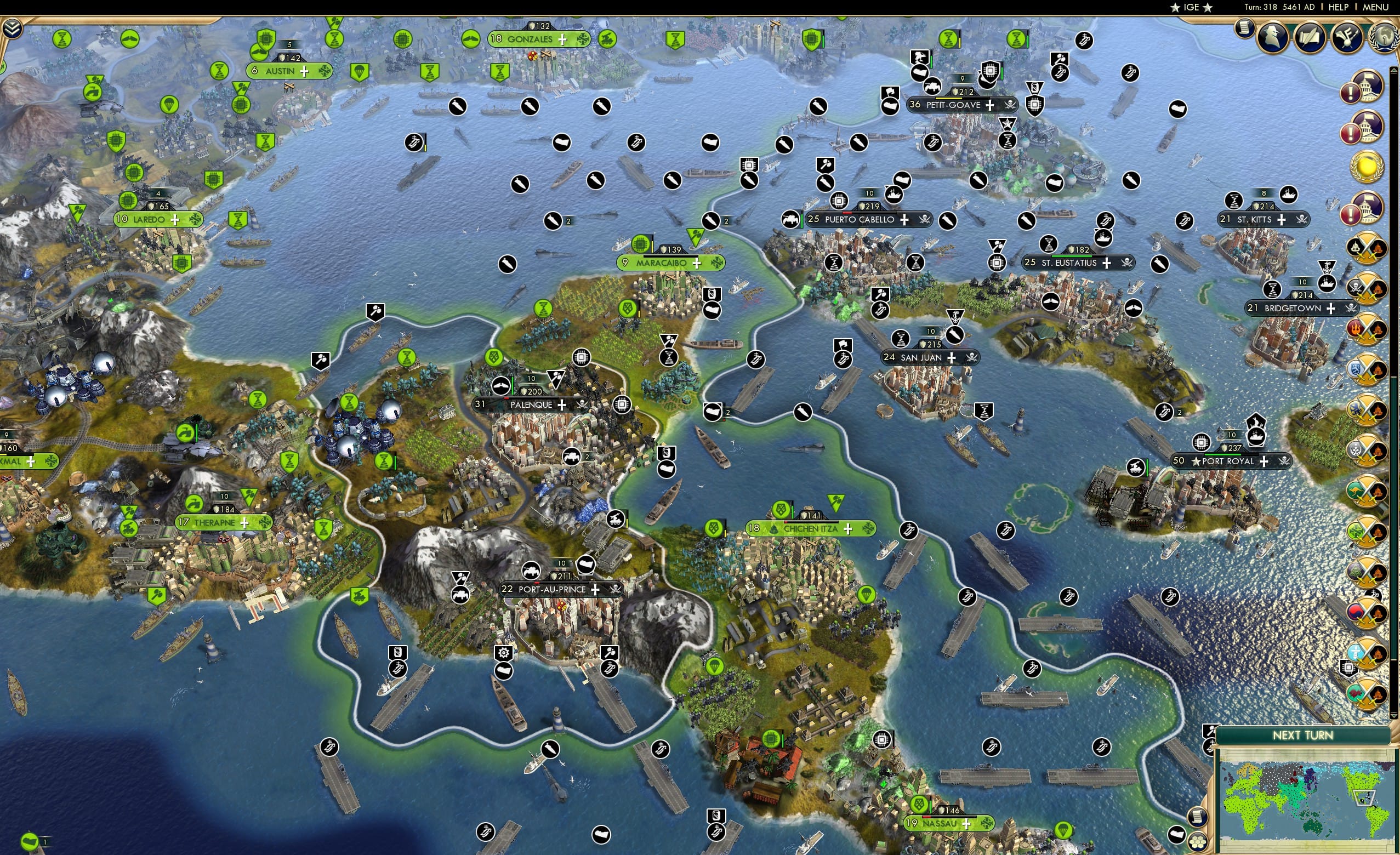The width and height of the screenshot is (1400, 855).
Task: Open the Espionage overview spy icon
Action: click(x=1272, y=37)
